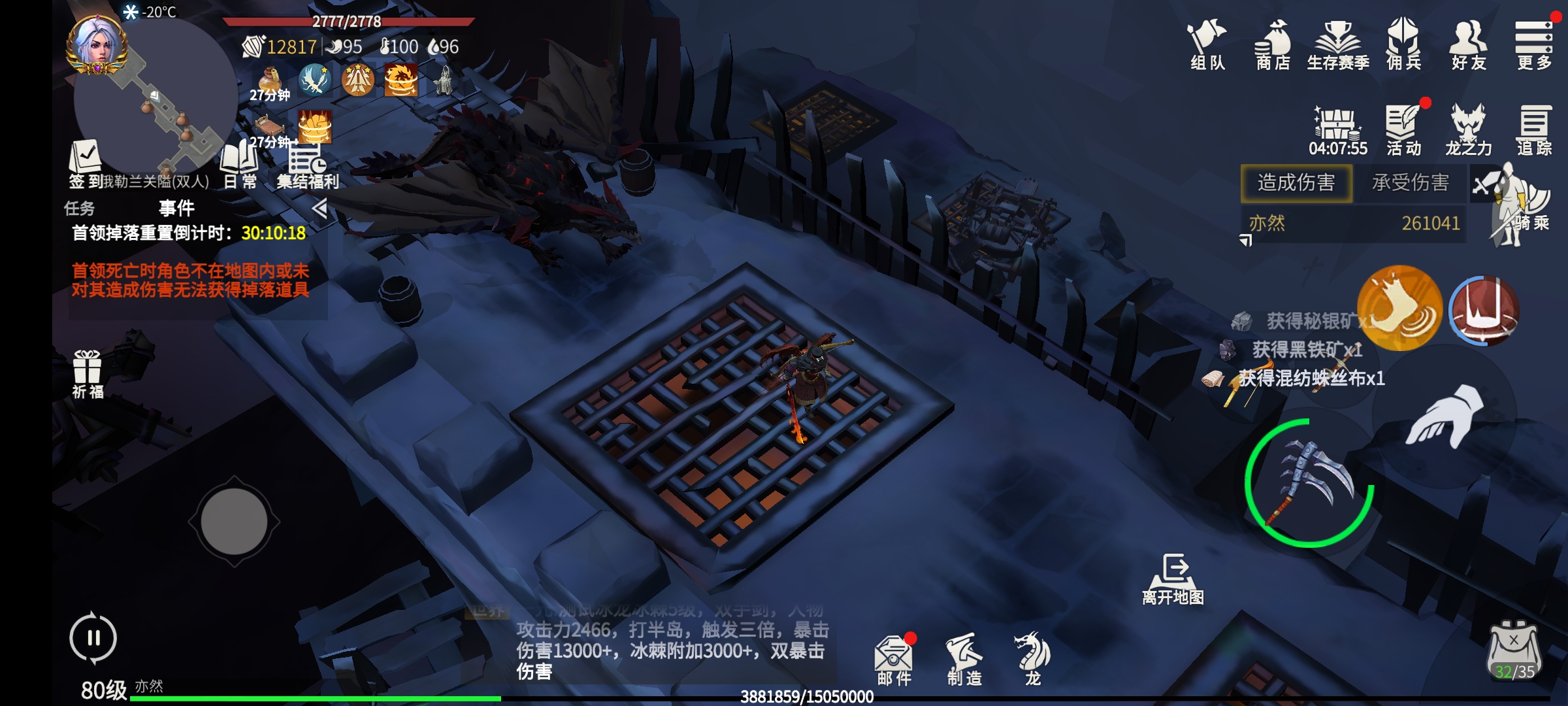1568x706 pixels.
Task: Open the 好友 friends list
Action: click(x=1468, y=43)
